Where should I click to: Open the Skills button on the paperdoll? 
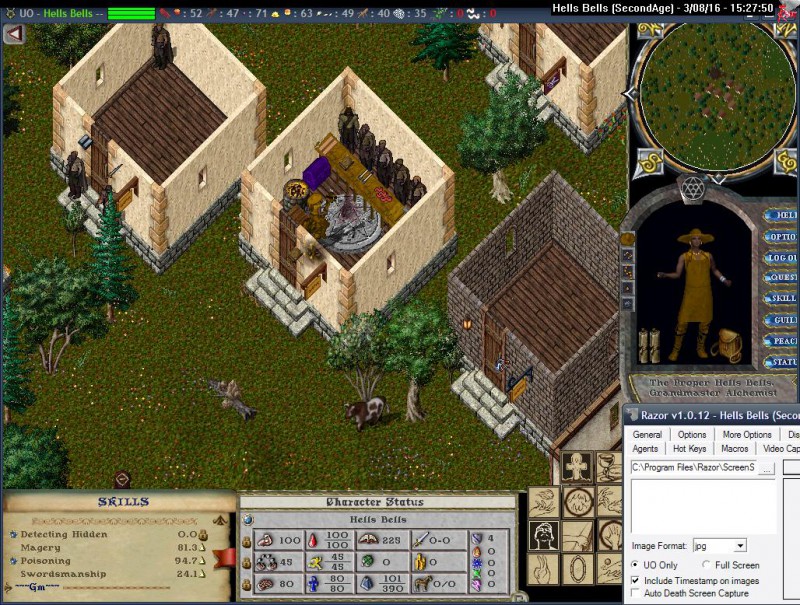tap(781, 299)
